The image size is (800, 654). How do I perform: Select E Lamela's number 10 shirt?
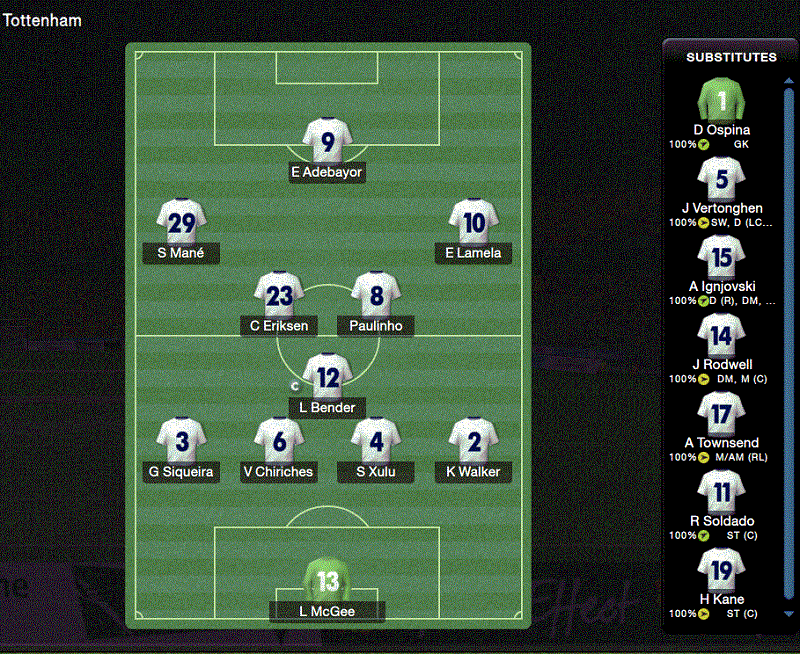click(474, 222)
